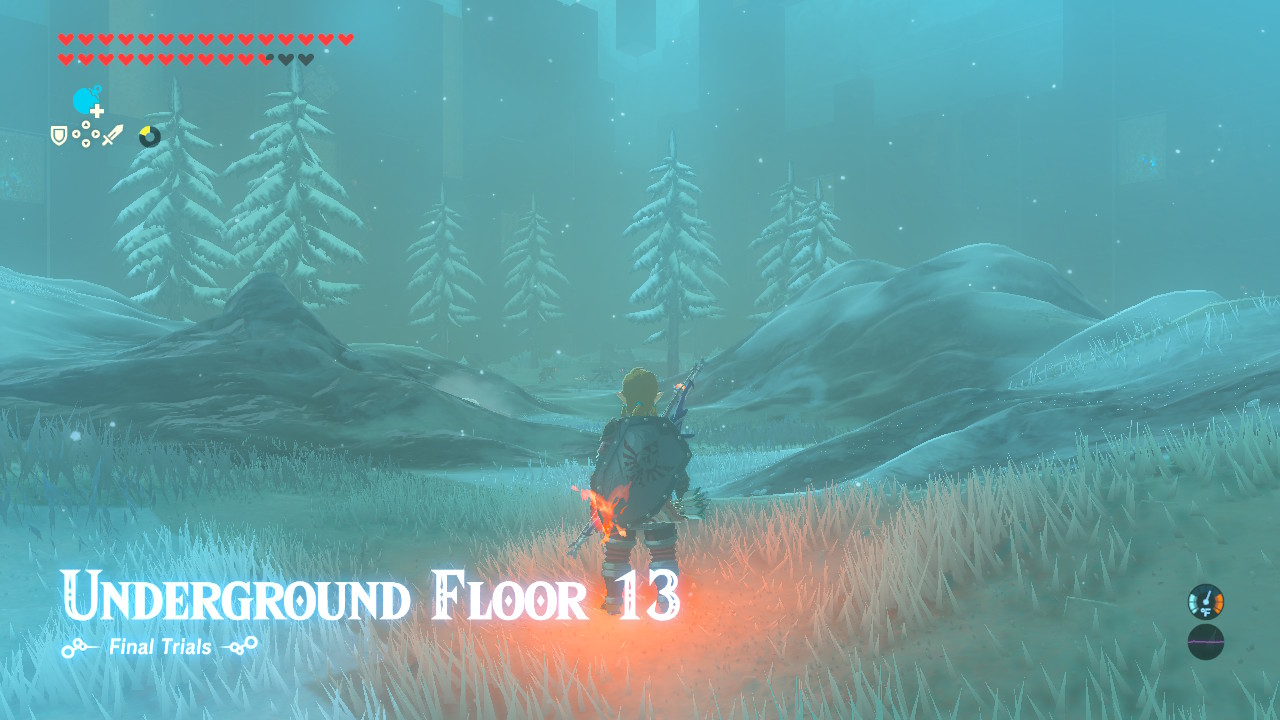This screenshot has height=720, width=1280.
Task: Click the thermometer needle
Action: tap(1206, 596)
